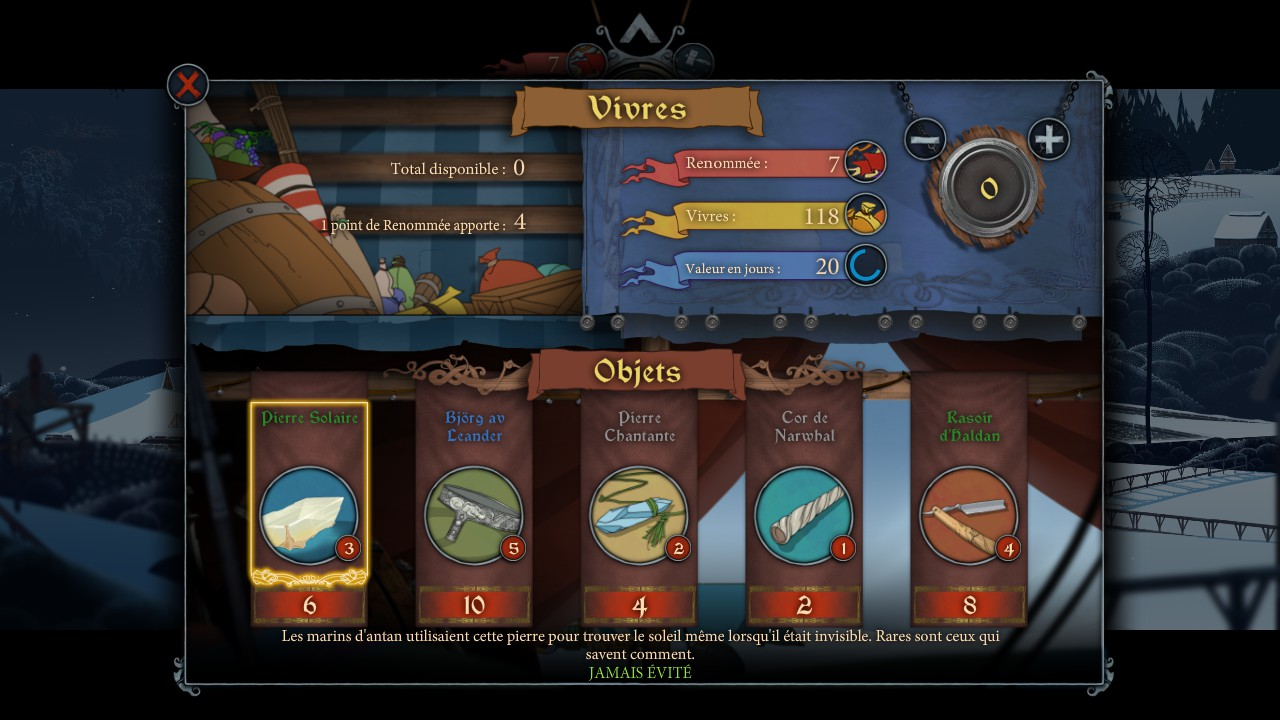The image size is (1280, 720).
Task: Close the market window with the red X
Action: pyautogui.click(x=188, y=85)
